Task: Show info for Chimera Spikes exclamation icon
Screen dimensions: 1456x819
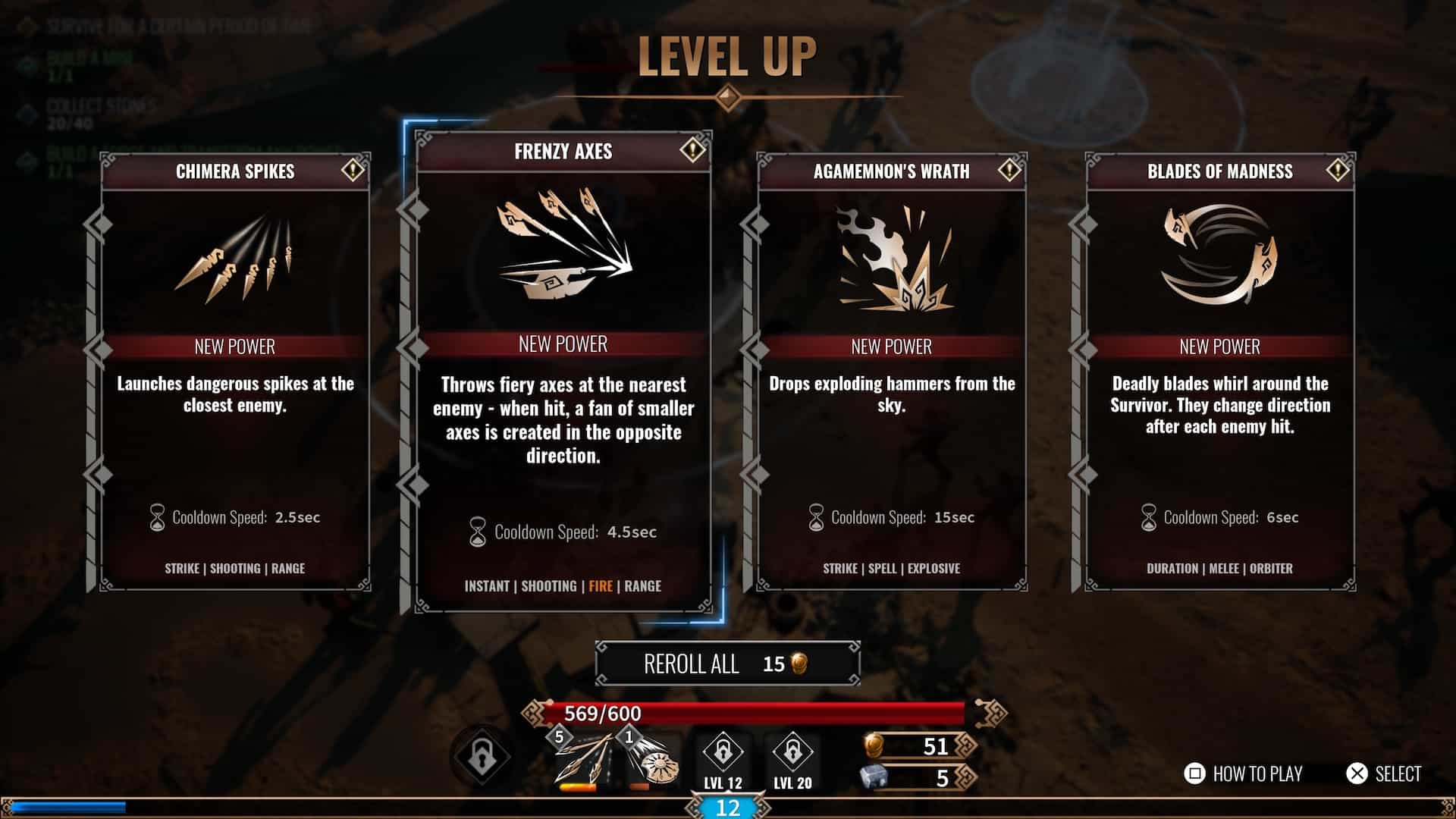Action: [353, 170]
